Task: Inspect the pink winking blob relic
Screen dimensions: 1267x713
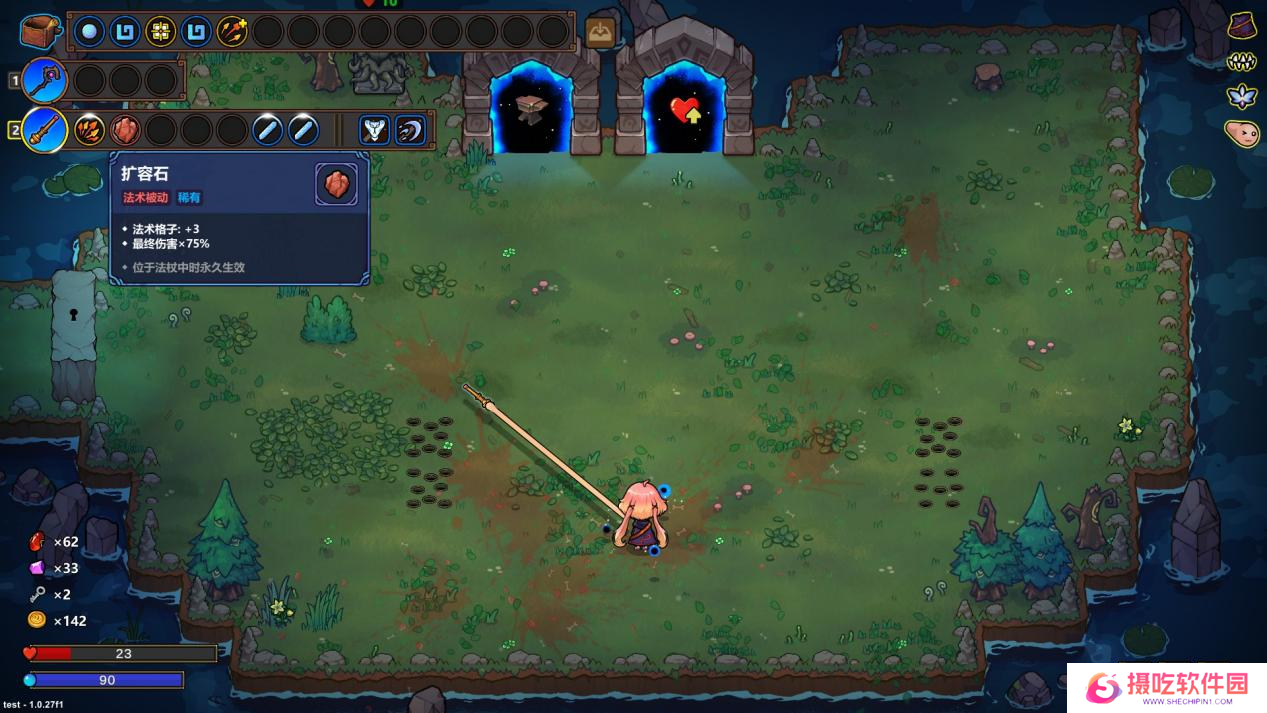Action: pyautogui.click(x=1242, y=133)
